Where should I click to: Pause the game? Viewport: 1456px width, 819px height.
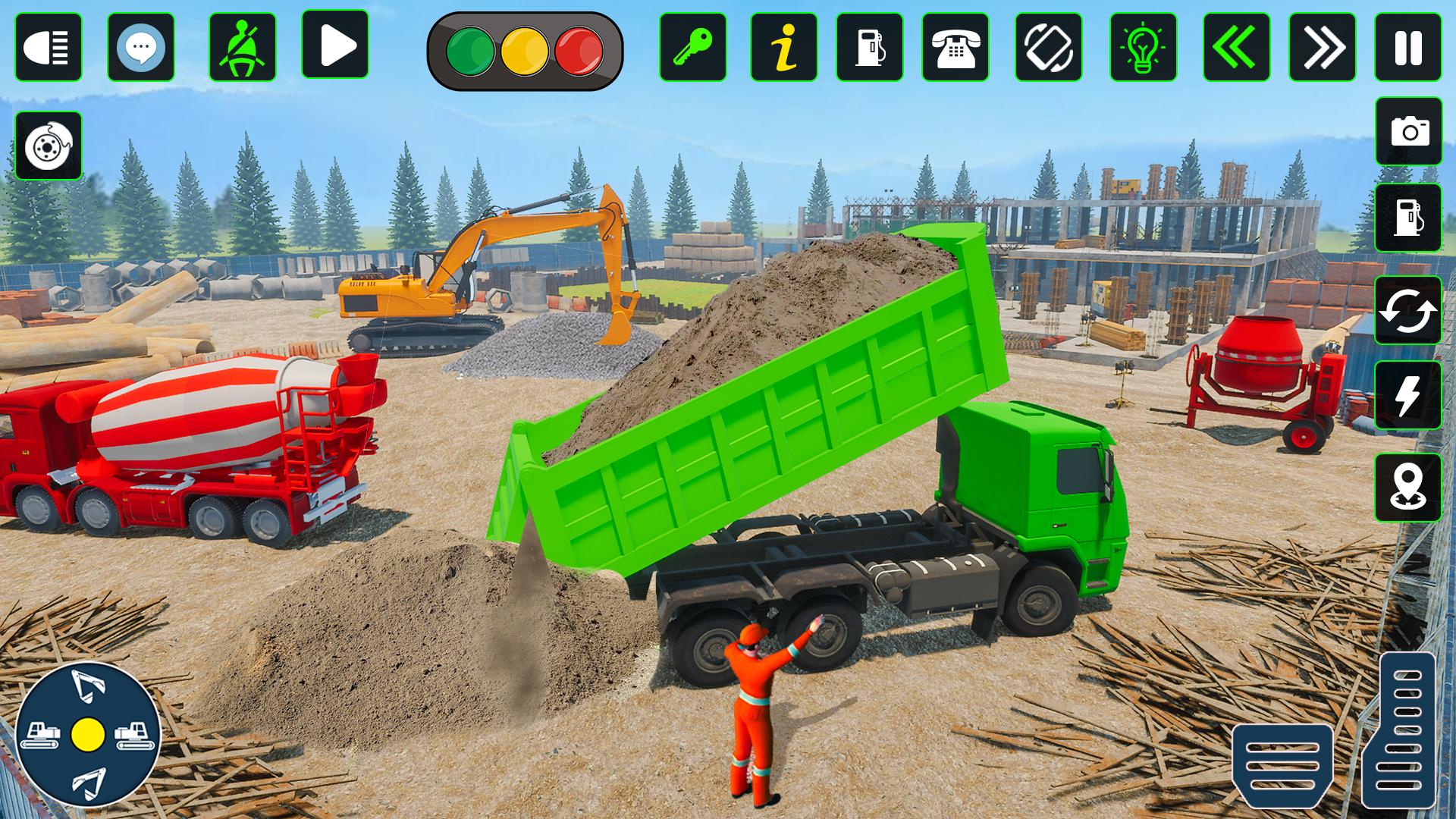click(x=1408, y=47)
